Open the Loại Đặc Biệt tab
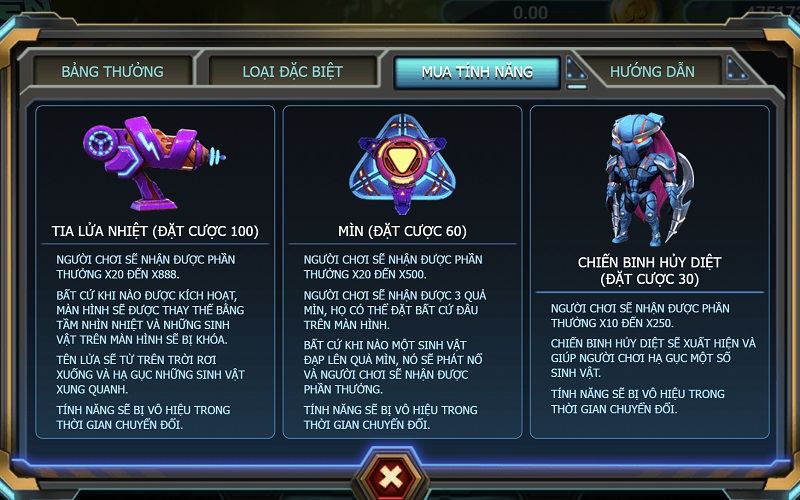Viewport: 800px width, 500px height. (292, 72)
